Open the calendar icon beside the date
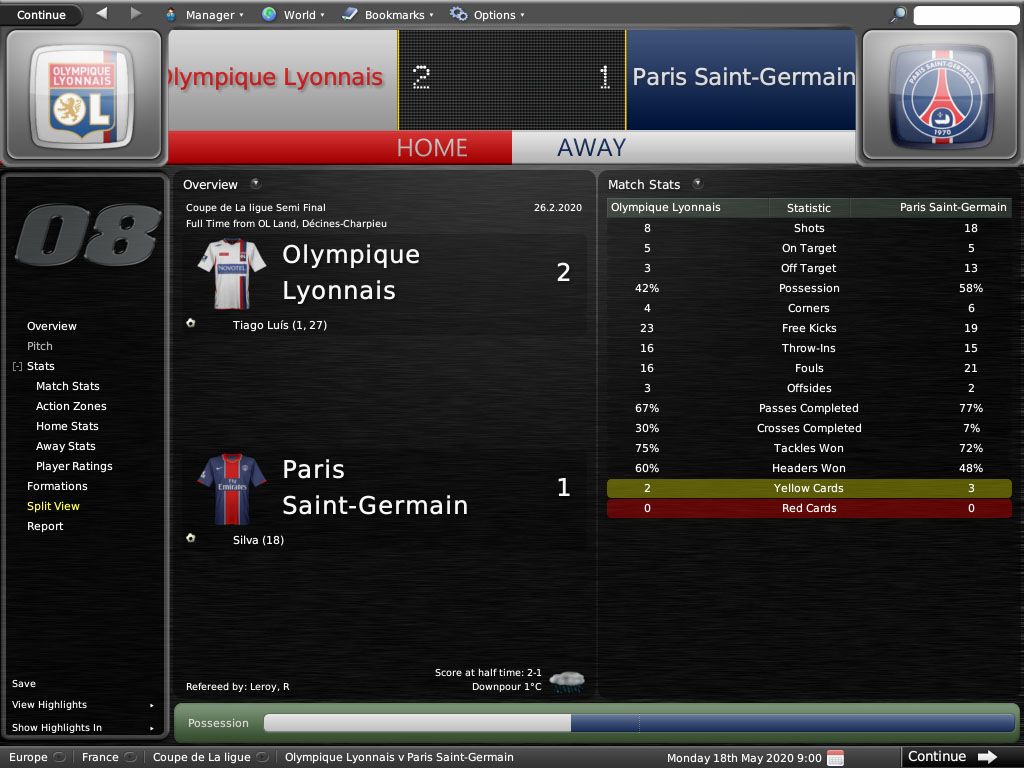This screenshot has width=1024, height=768. [x=836, y=757]
